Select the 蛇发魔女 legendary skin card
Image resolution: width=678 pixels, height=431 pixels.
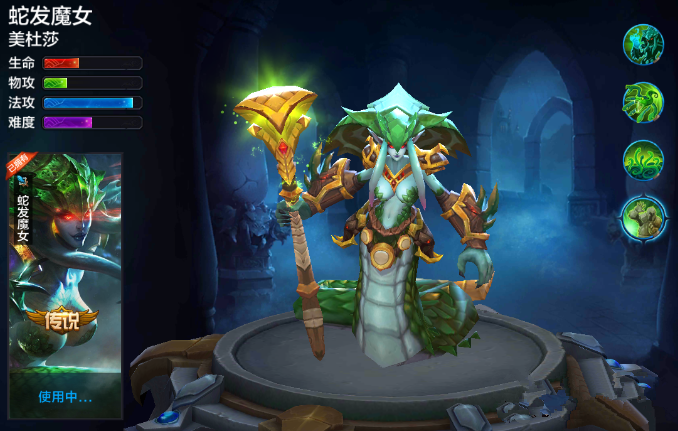pos(65,285)
